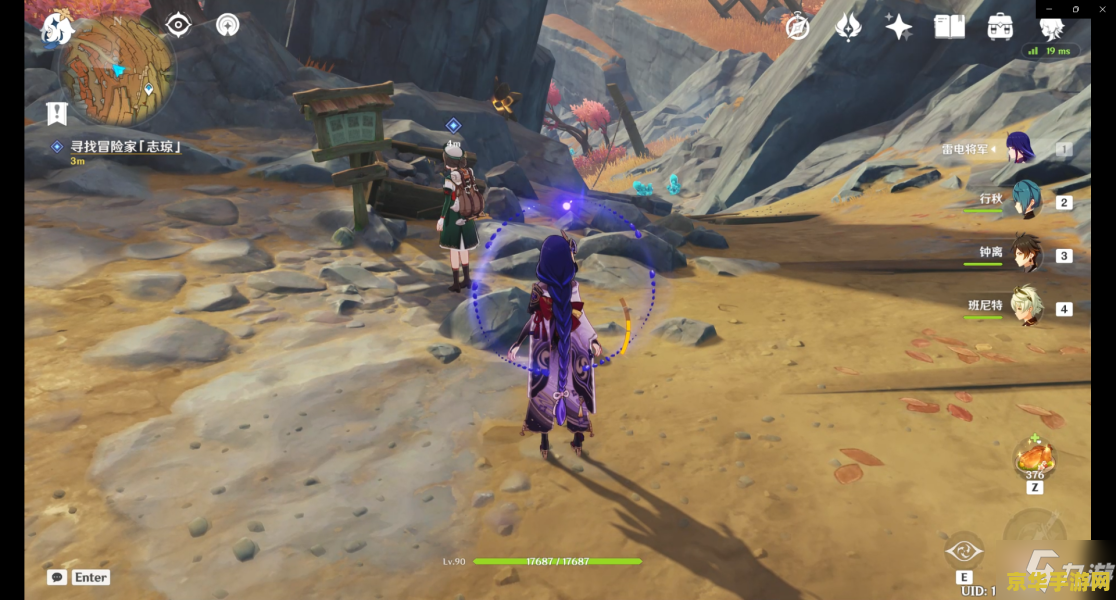Image resolution: width=1116 pixels, height=600 pixels.
Task: Minimize the game window
Action: tap(1050, 8)
